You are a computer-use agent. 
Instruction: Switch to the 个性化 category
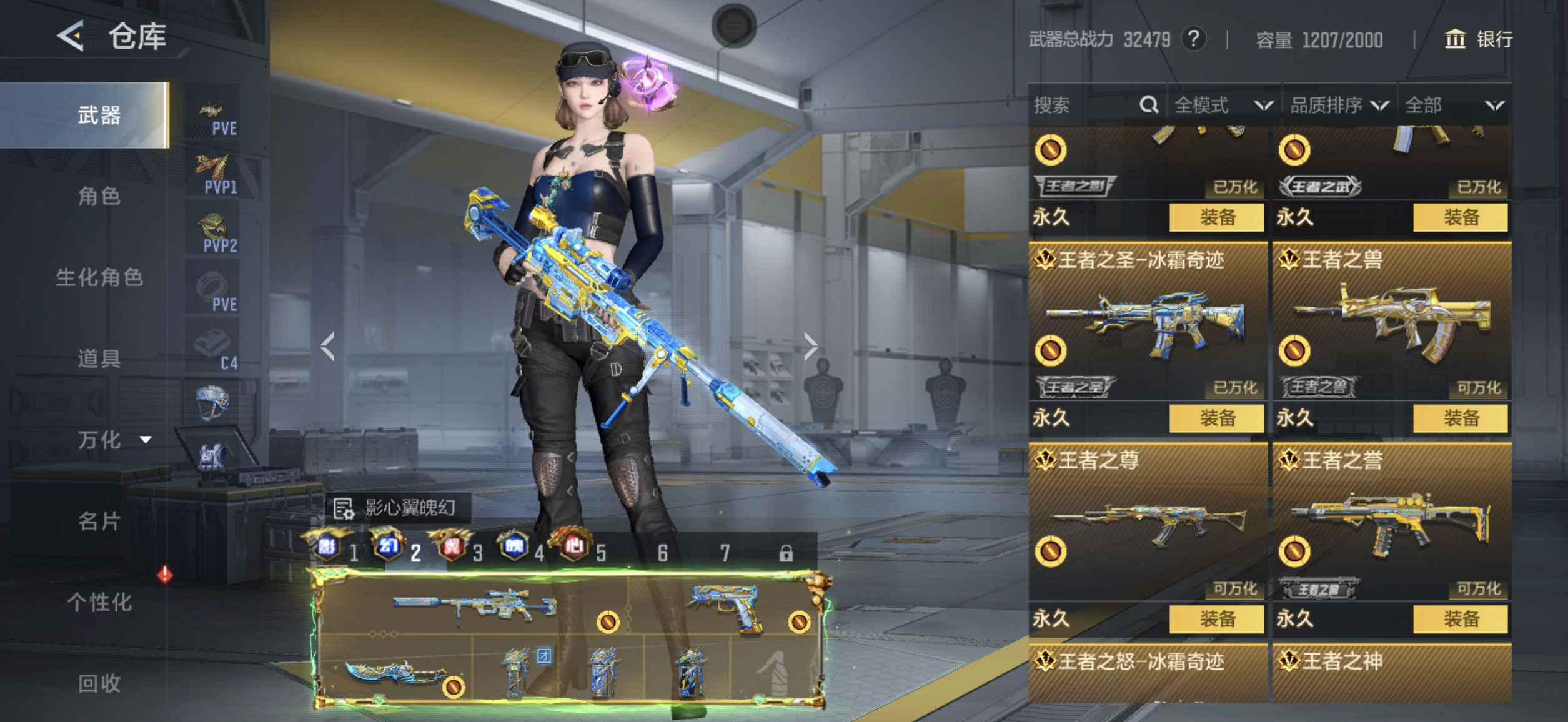click(99, 602)
